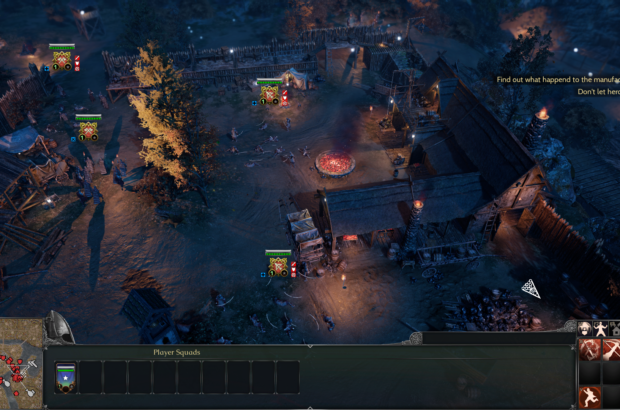
Task: Select the squad badge in Player Squads
Action: pos(66,377)
